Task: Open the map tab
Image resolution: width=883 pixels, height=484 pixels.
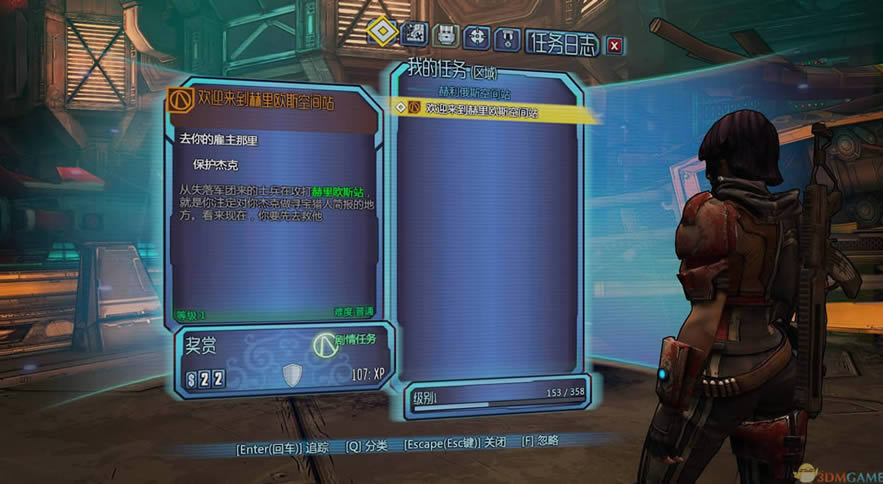Action: click(x=414, y=34)
